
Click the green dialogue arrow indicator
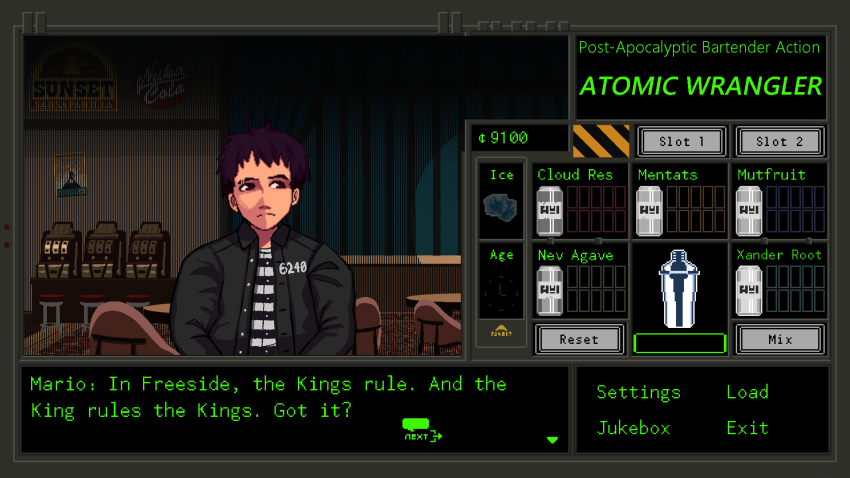[x=552, y=440]
